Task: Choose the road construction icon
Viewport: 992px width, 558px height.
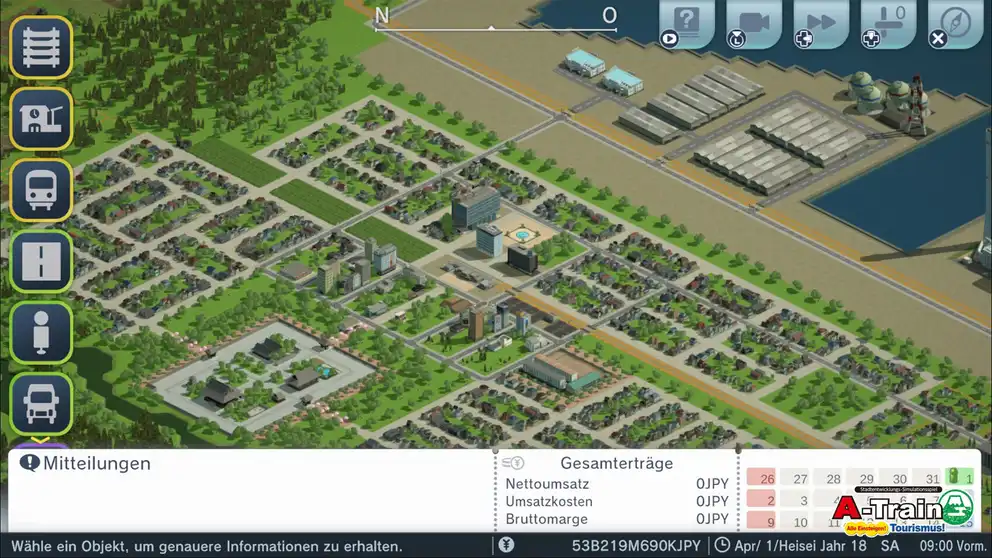Action: [41, 261]
